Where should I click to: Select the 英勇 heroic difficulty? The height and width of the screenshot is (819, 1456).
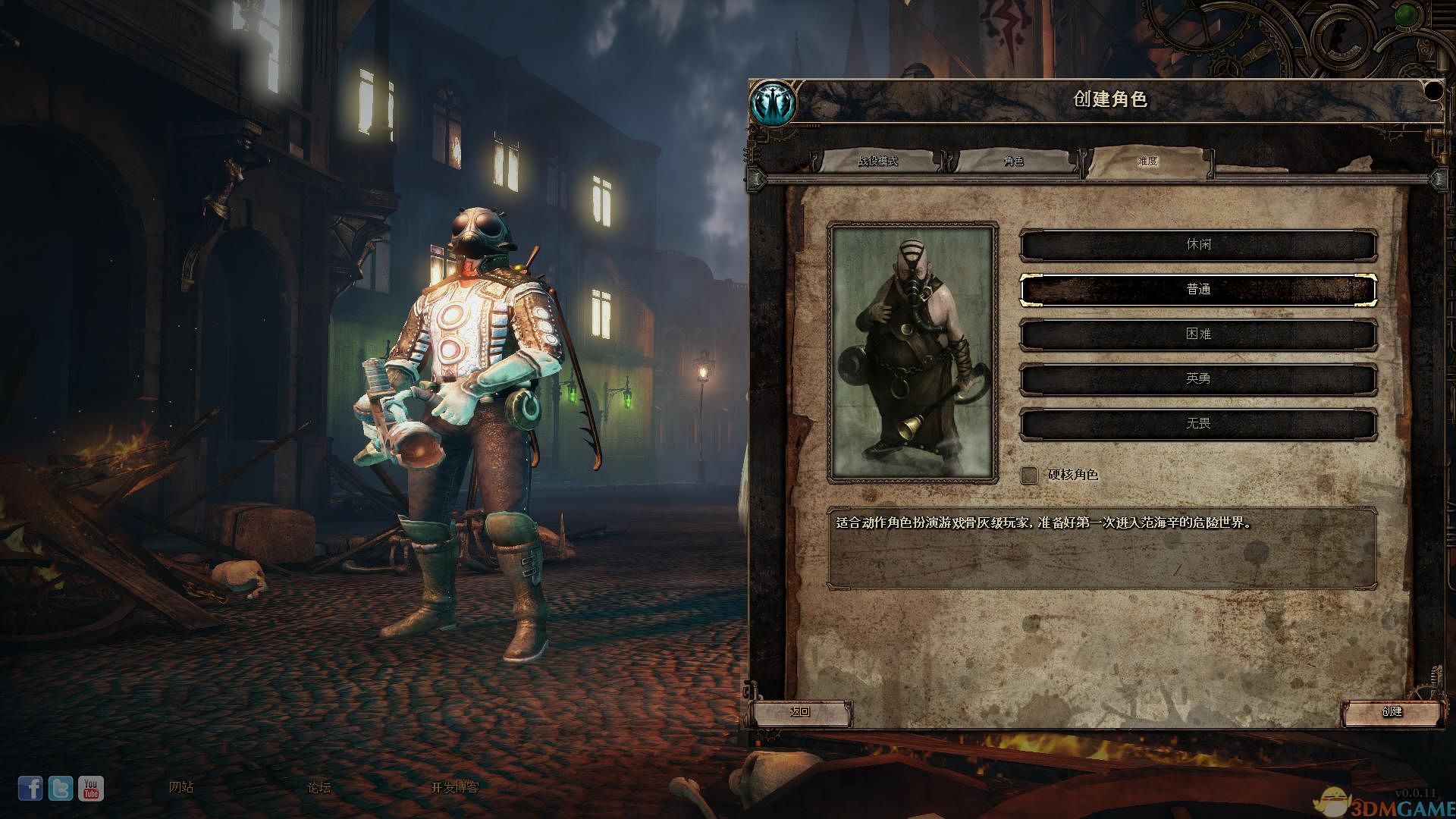1198,379
